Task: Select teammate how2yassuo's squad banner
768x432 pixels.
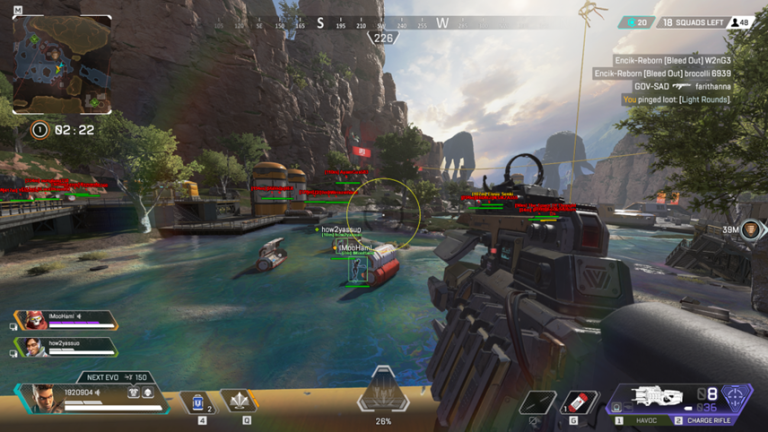Action: (x=64, y=347)
